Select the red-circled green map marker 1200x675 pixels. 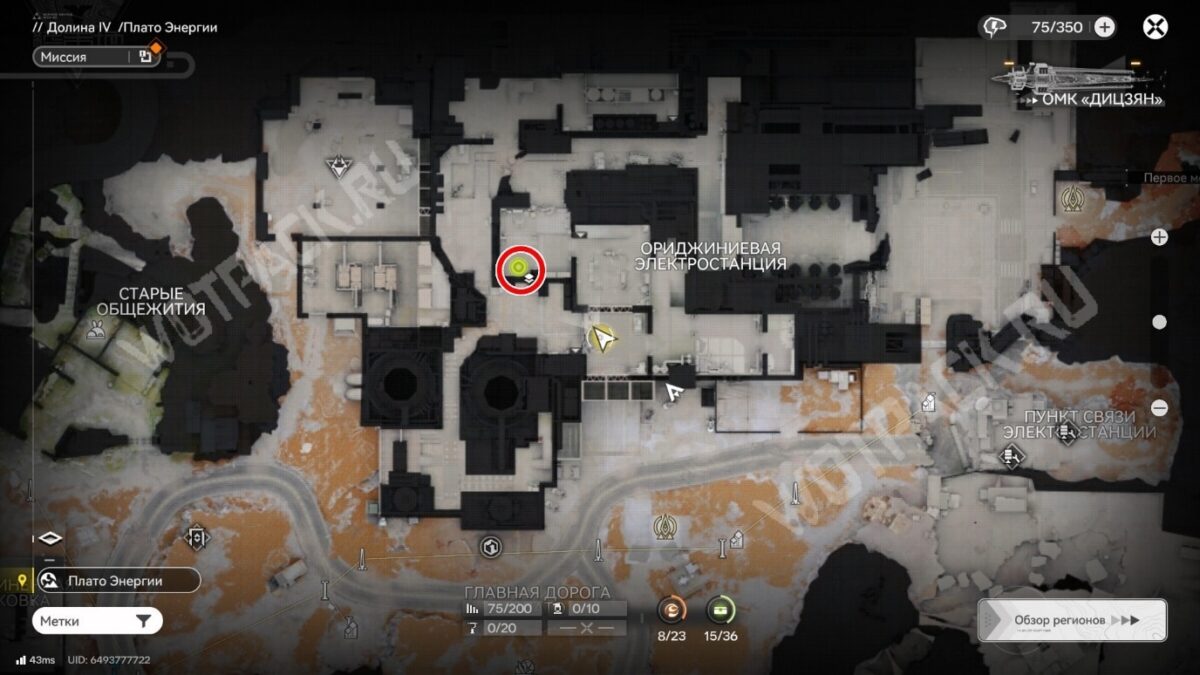(519, 268)
